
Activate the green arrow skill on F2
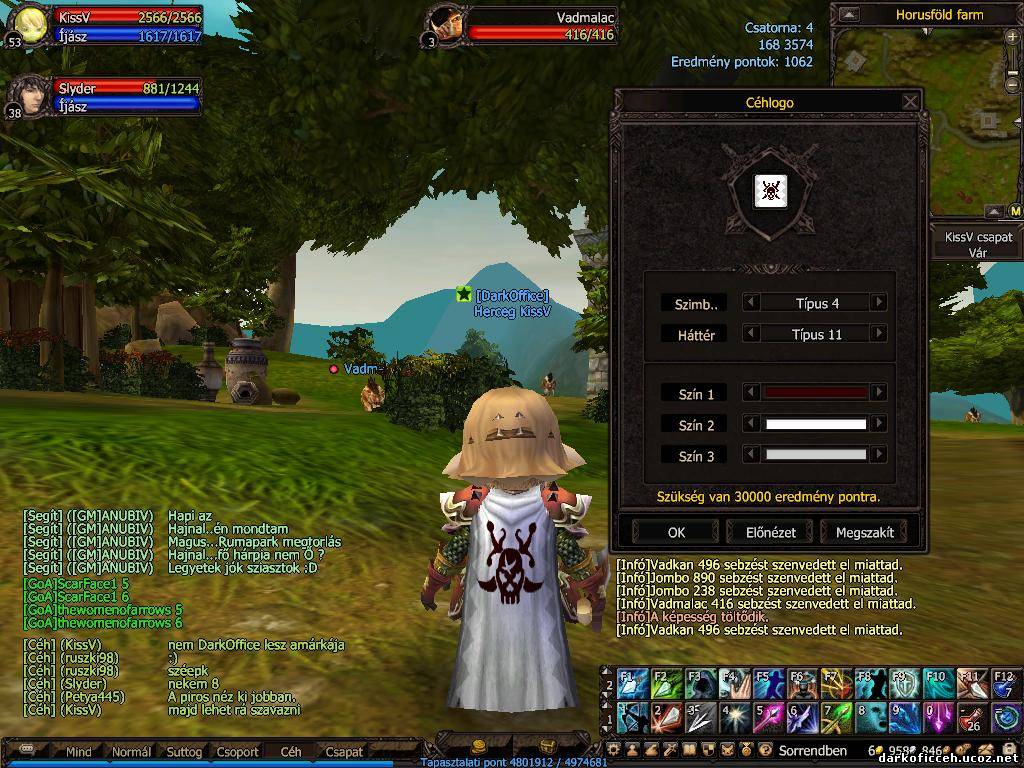666,684
